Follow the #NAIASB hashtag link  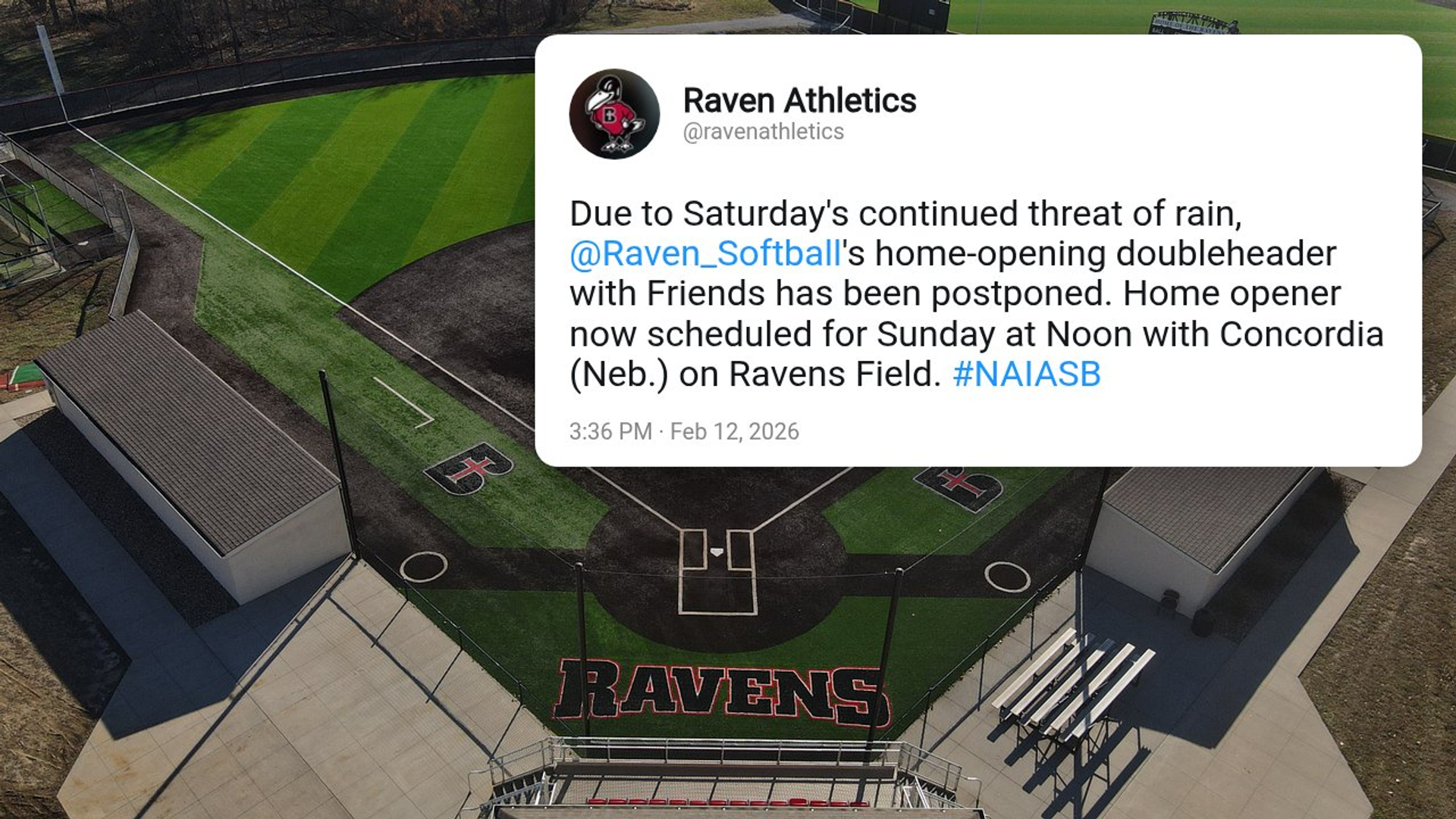[1026, 375]
